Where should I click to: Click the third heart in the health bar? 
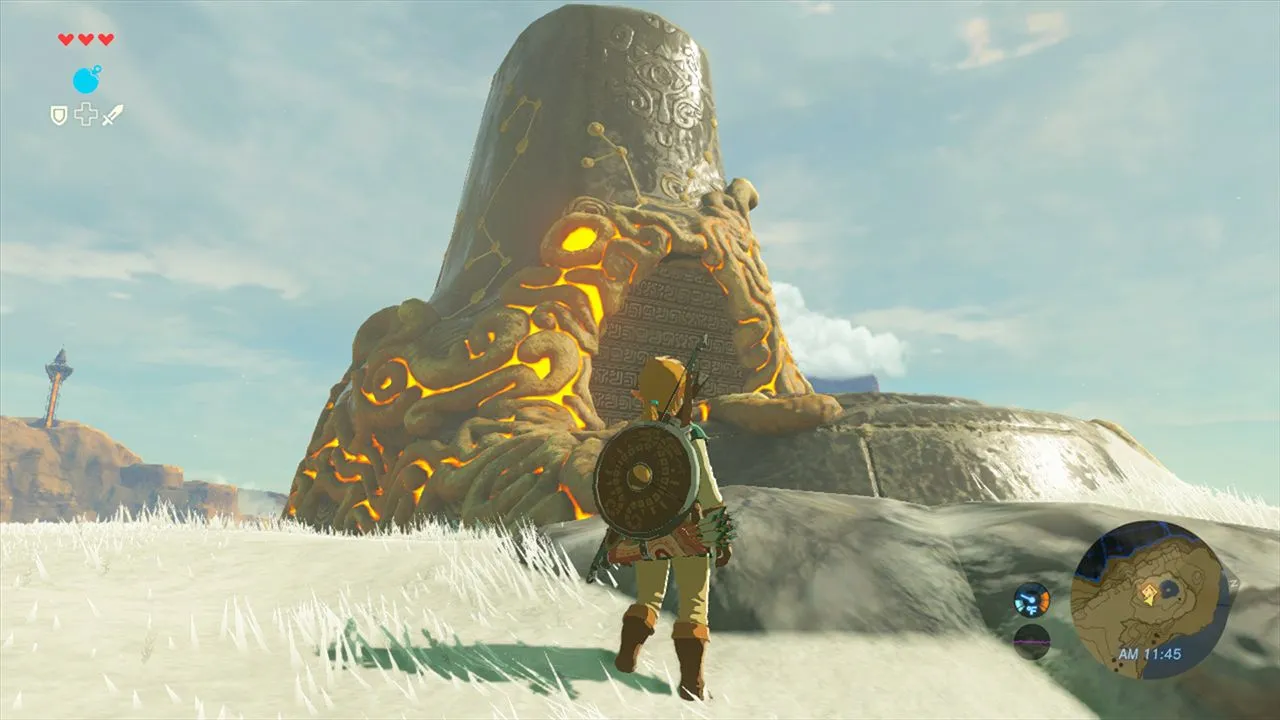click(106, 39)
